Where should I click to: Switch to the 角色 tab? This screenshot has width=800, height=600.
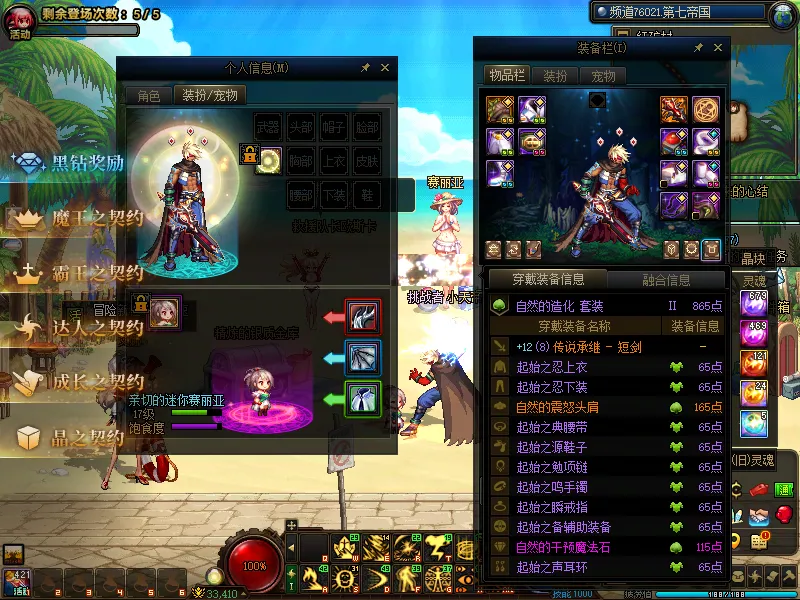(x=148, y=96)
